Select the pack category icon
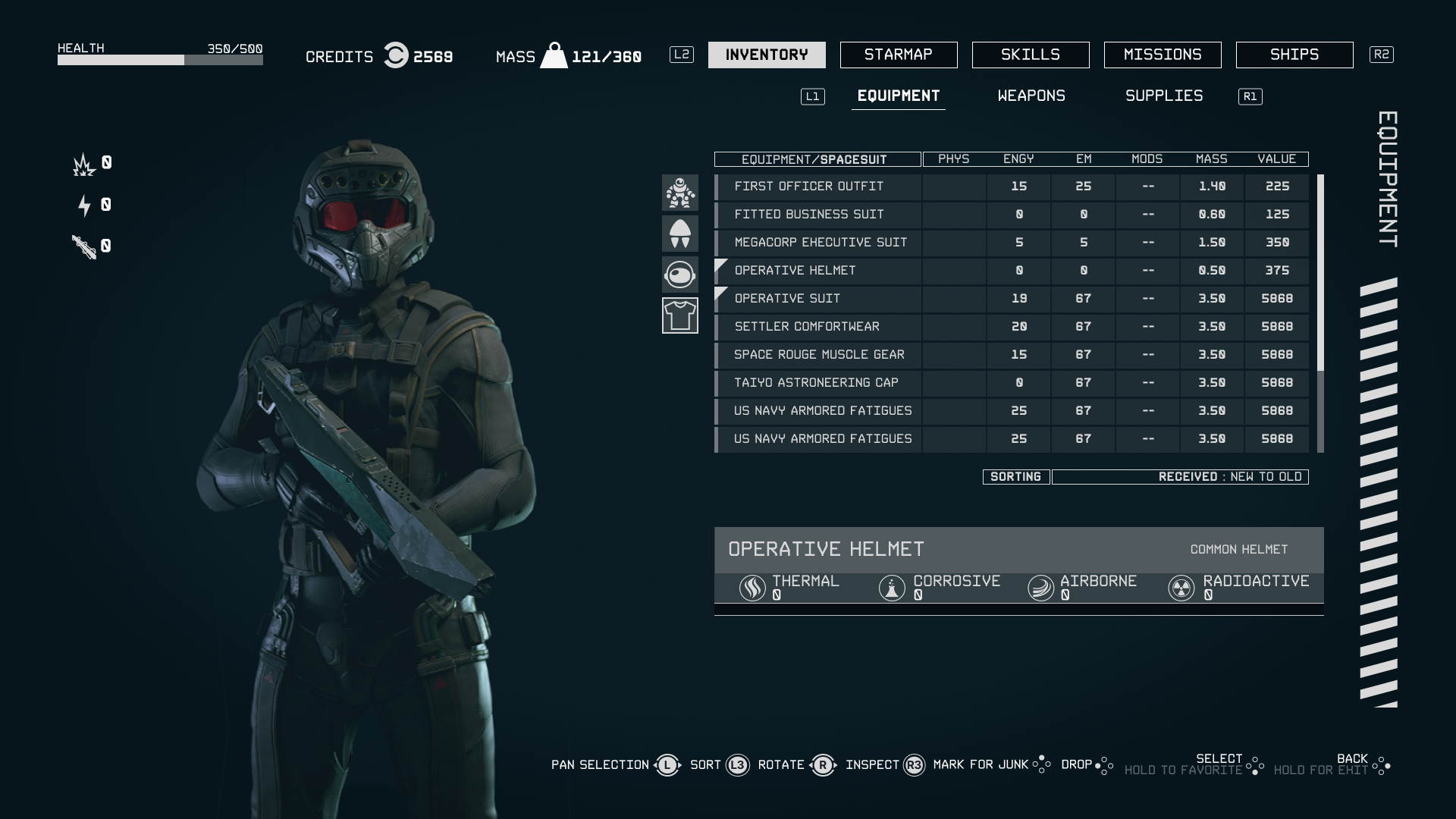Screen dimensions: 1456x819 (x=680, y=234)
